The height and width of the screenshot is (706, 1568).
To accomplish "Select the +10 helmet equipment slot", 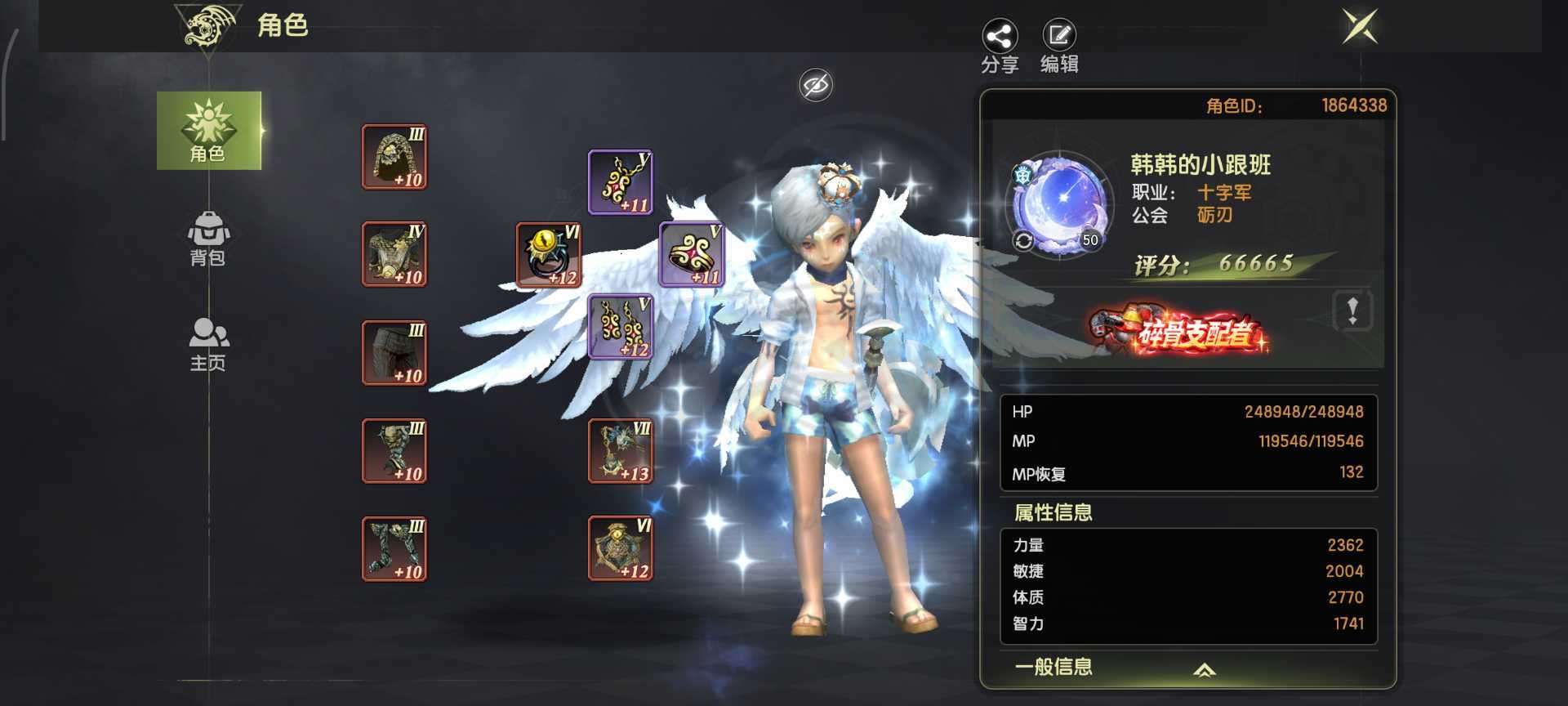I will point(394,157).
